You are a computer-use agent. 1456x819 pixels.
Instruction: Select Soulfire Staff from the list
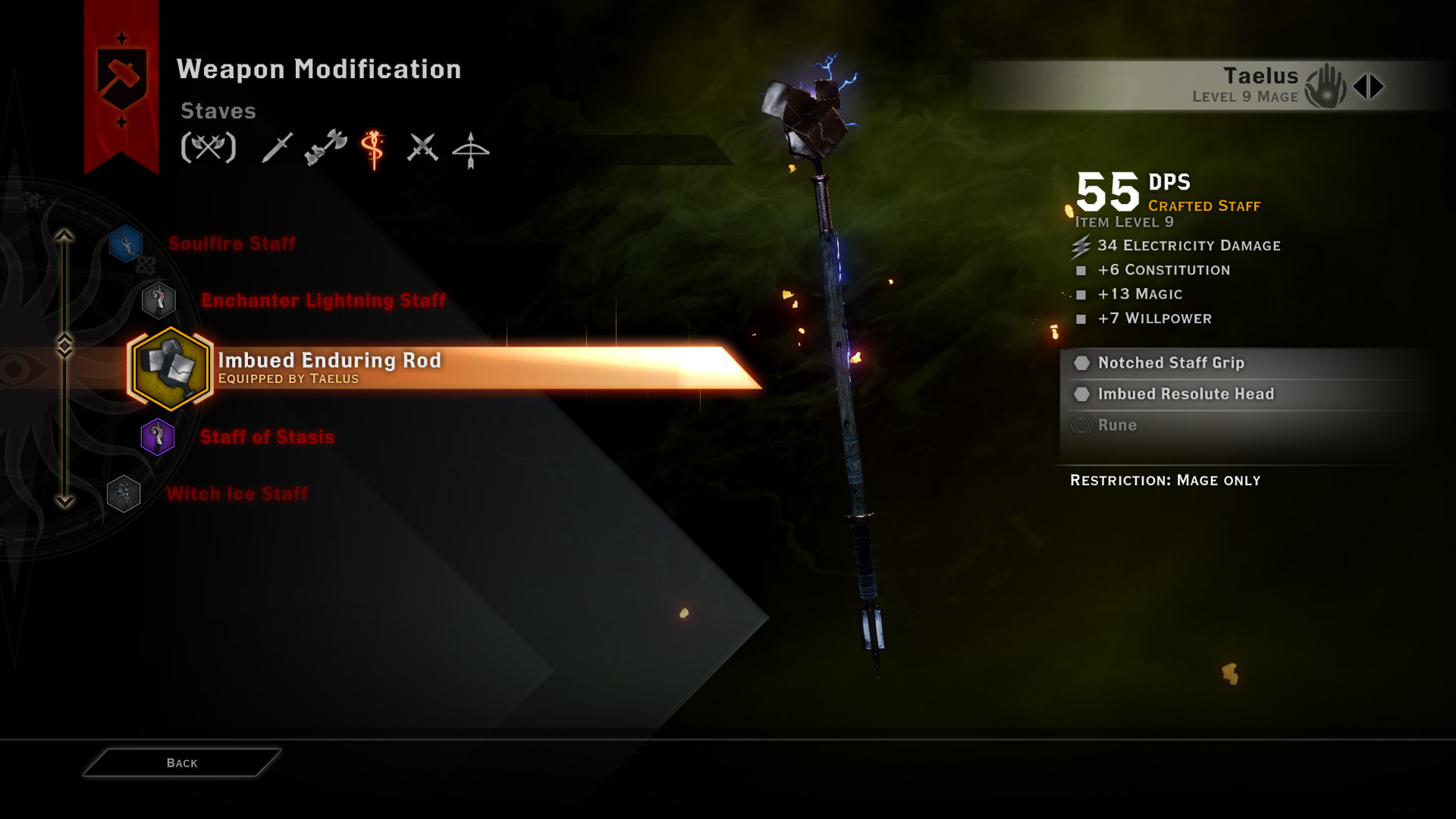[231, 243]
